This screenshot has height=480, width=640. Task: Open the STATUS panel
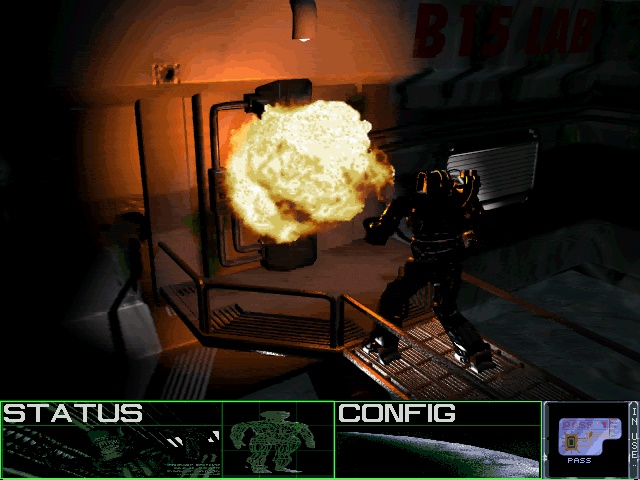(73, 413)
